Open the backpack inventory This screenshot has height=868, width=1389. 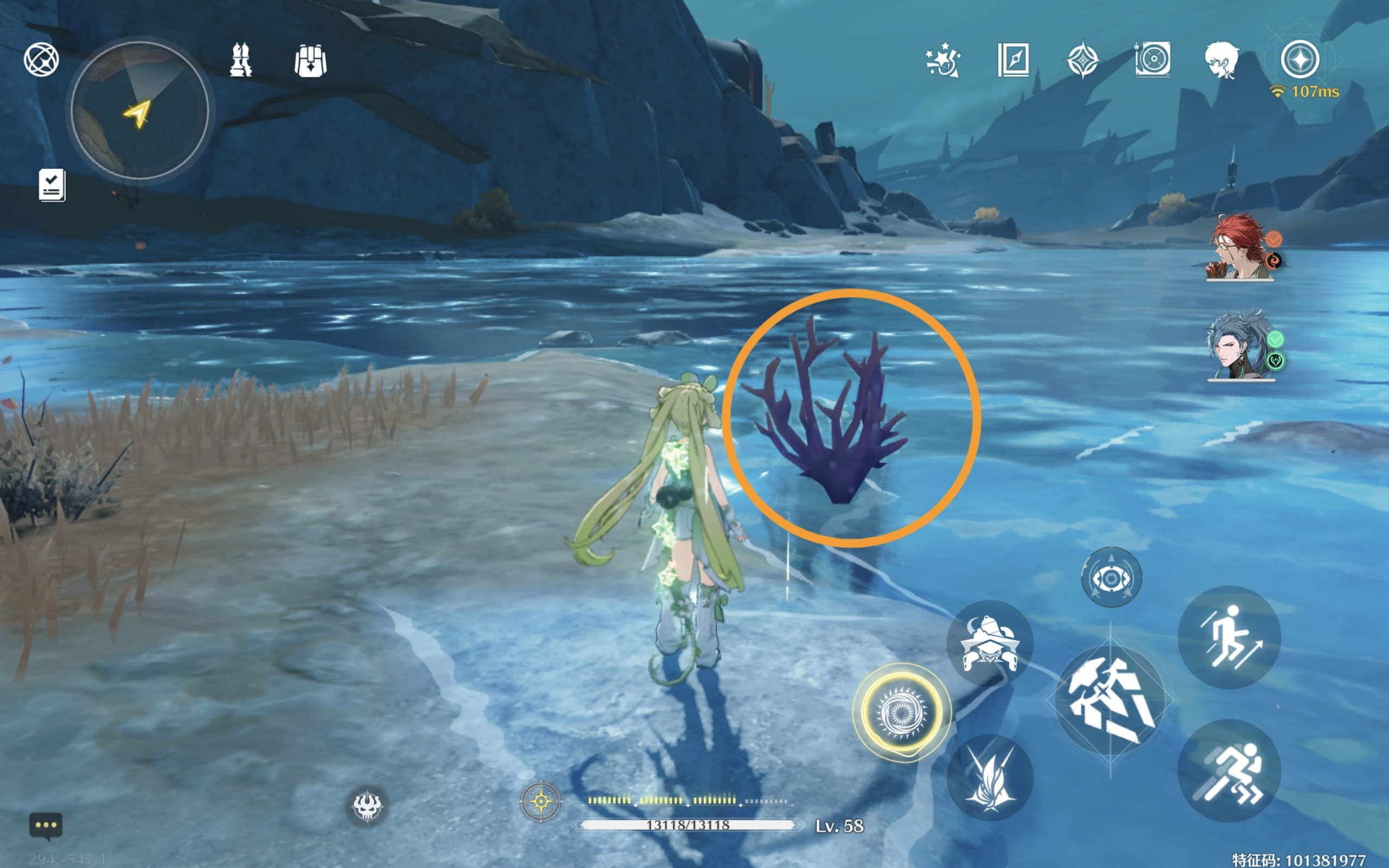click(310, 61)
